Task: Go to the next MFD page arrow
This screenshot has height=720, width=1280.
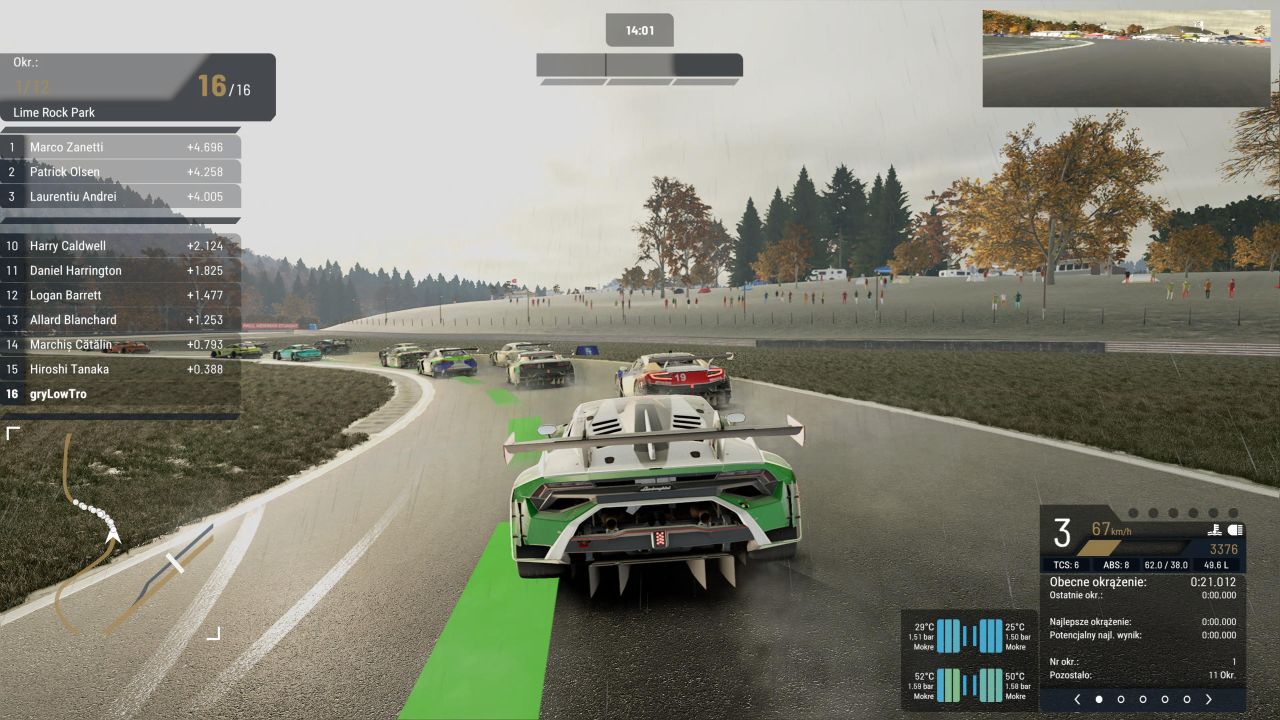Action: (1208, 699)
